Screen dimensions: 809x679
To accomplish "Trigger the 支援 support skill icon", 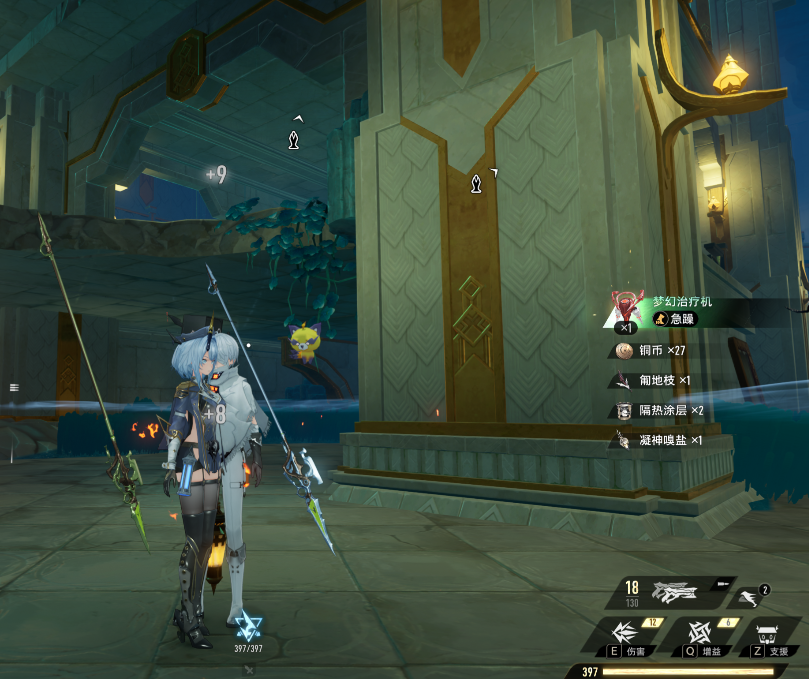I will click(x=768, y=636).
